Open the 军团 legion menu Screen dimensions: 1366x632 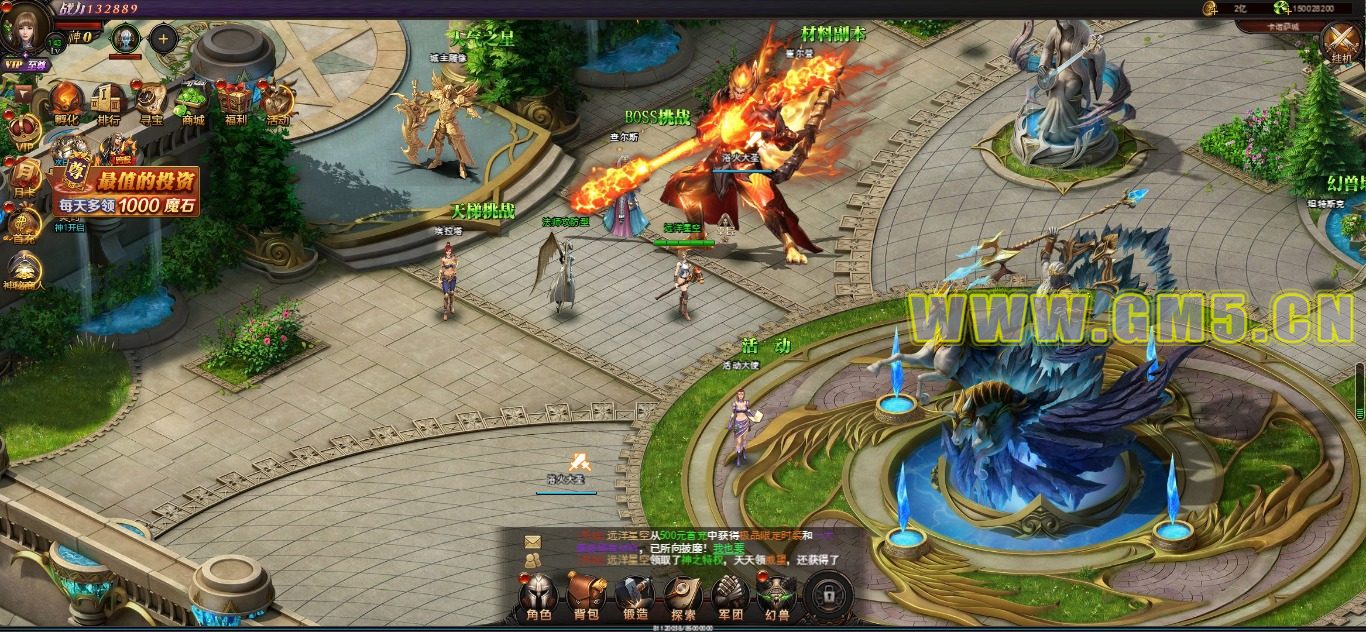coord(731,596)
